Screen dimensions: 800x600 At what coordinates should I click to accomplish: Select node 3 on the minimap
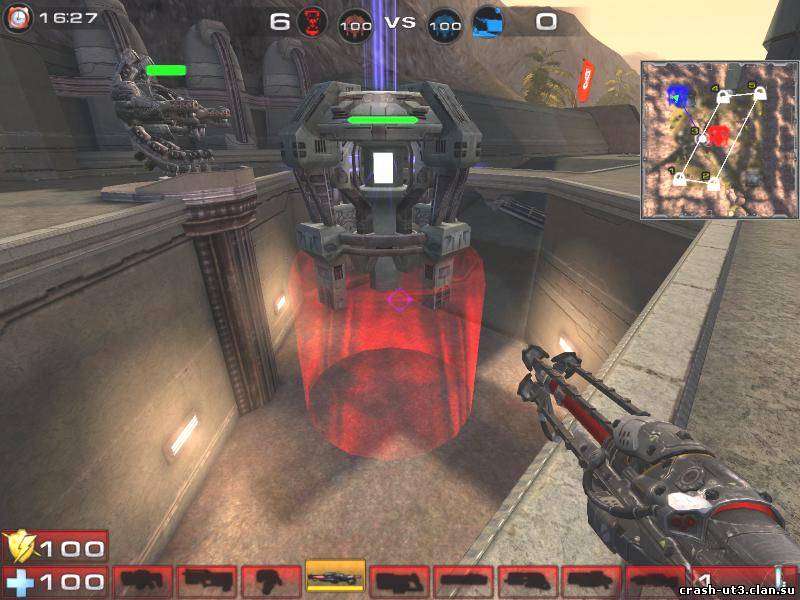point(703,137)
